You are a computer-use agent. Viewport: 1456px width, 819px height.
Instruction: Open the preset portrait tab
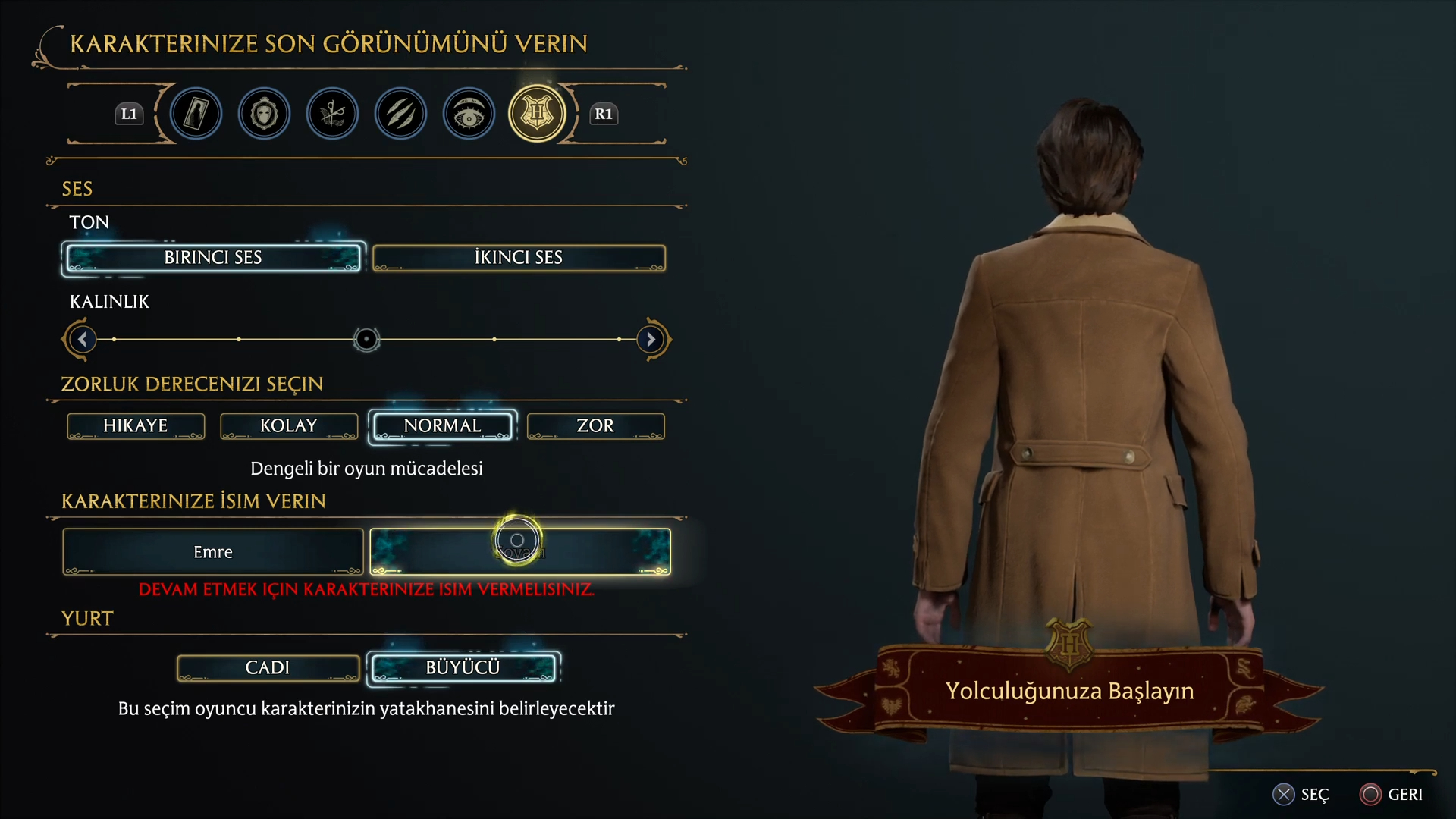tap(196, 114)
